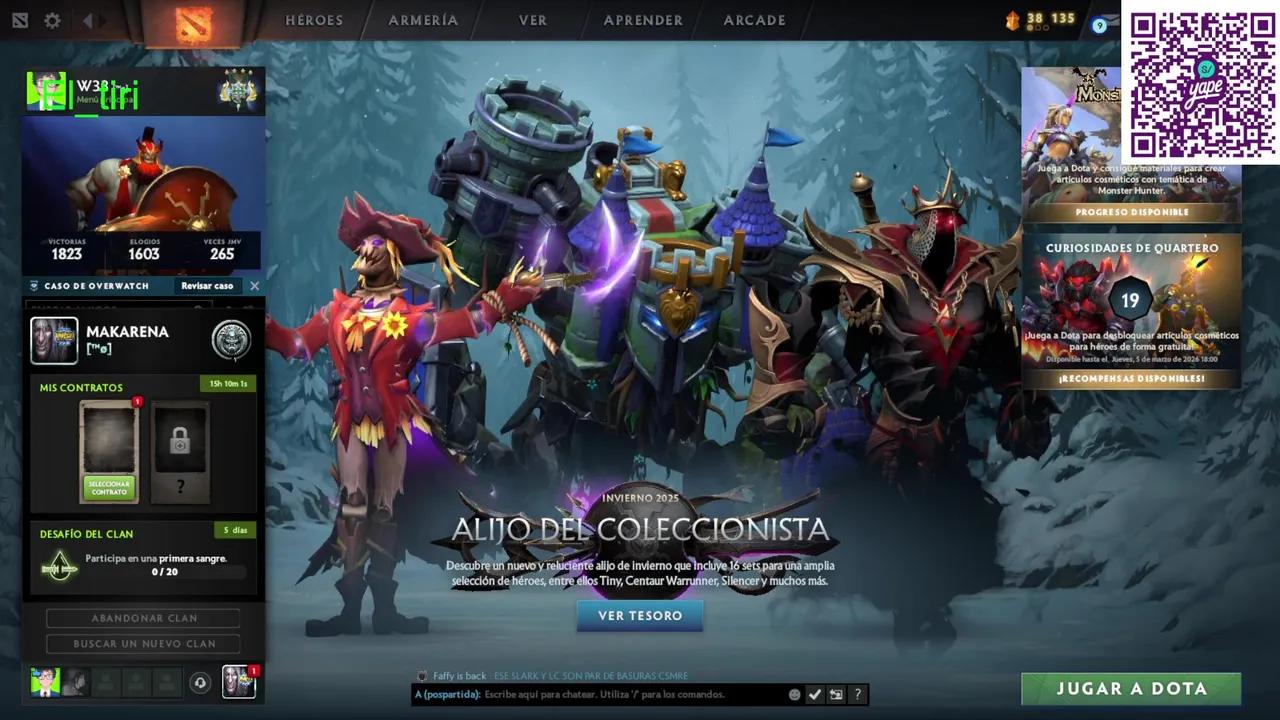Toggle voice chat with the headset icon
The height and width of the screenshot is (720, 1280).
[200, 682]
